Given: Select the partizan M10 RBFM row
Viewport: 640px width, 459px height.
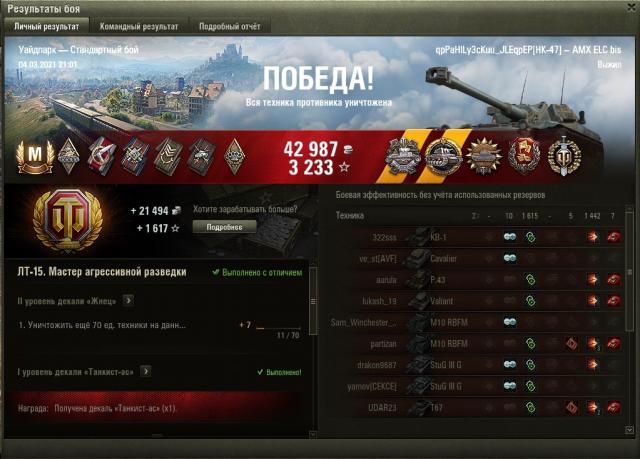Looking at the screenshot, I should click(480, 343).
